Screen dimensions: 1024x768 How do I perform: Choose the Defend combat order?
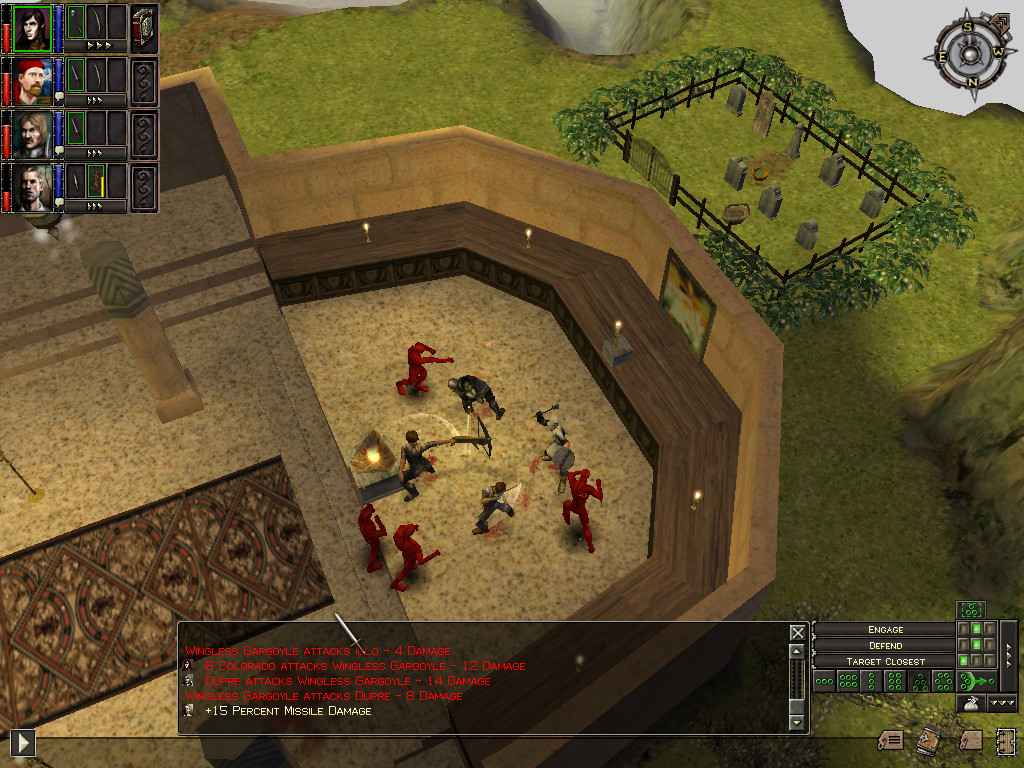[885, 645]
